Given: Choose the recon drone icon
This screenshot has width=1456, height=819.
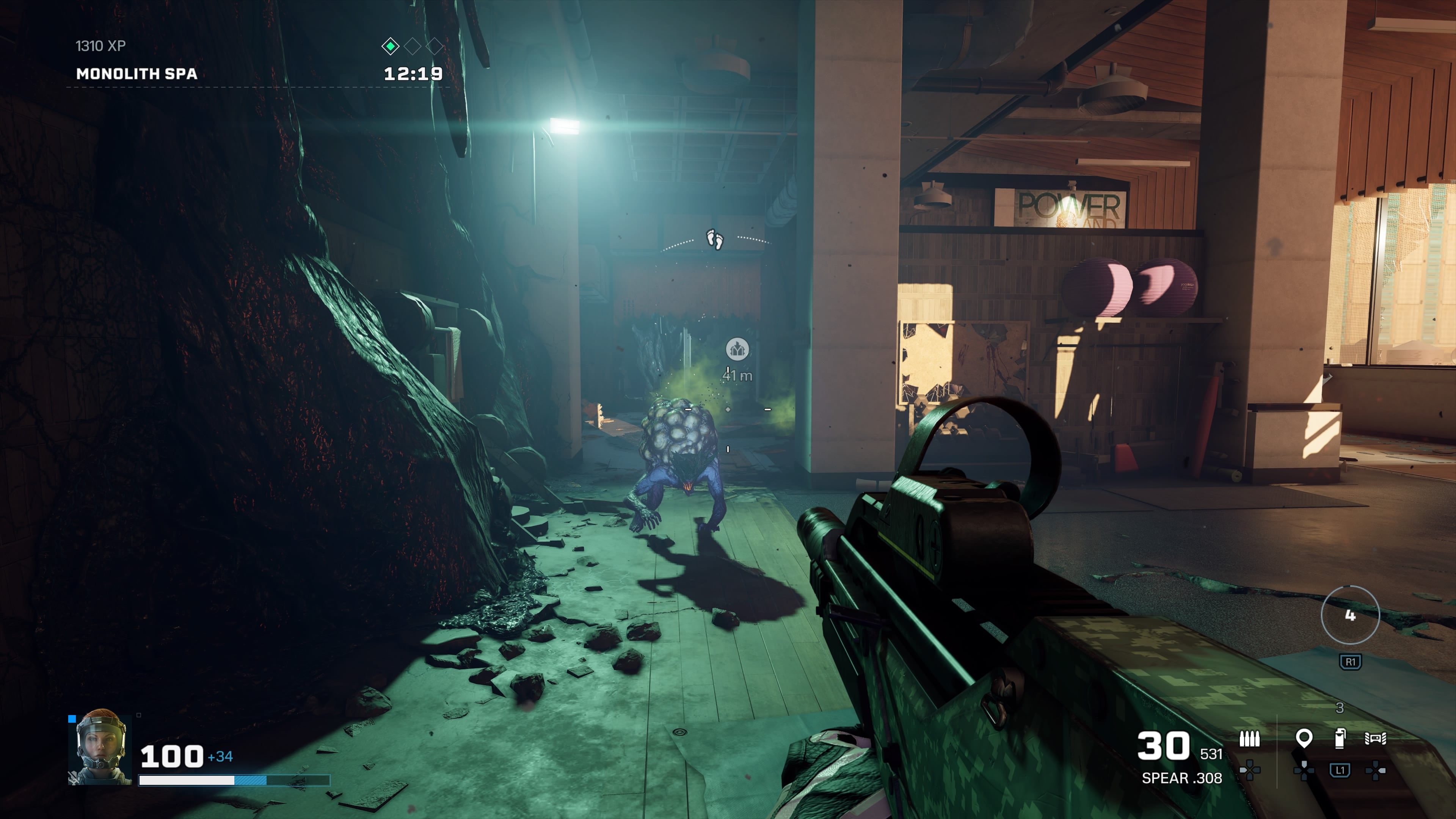Looking at the screenshot, I should tap(1375, 738).
